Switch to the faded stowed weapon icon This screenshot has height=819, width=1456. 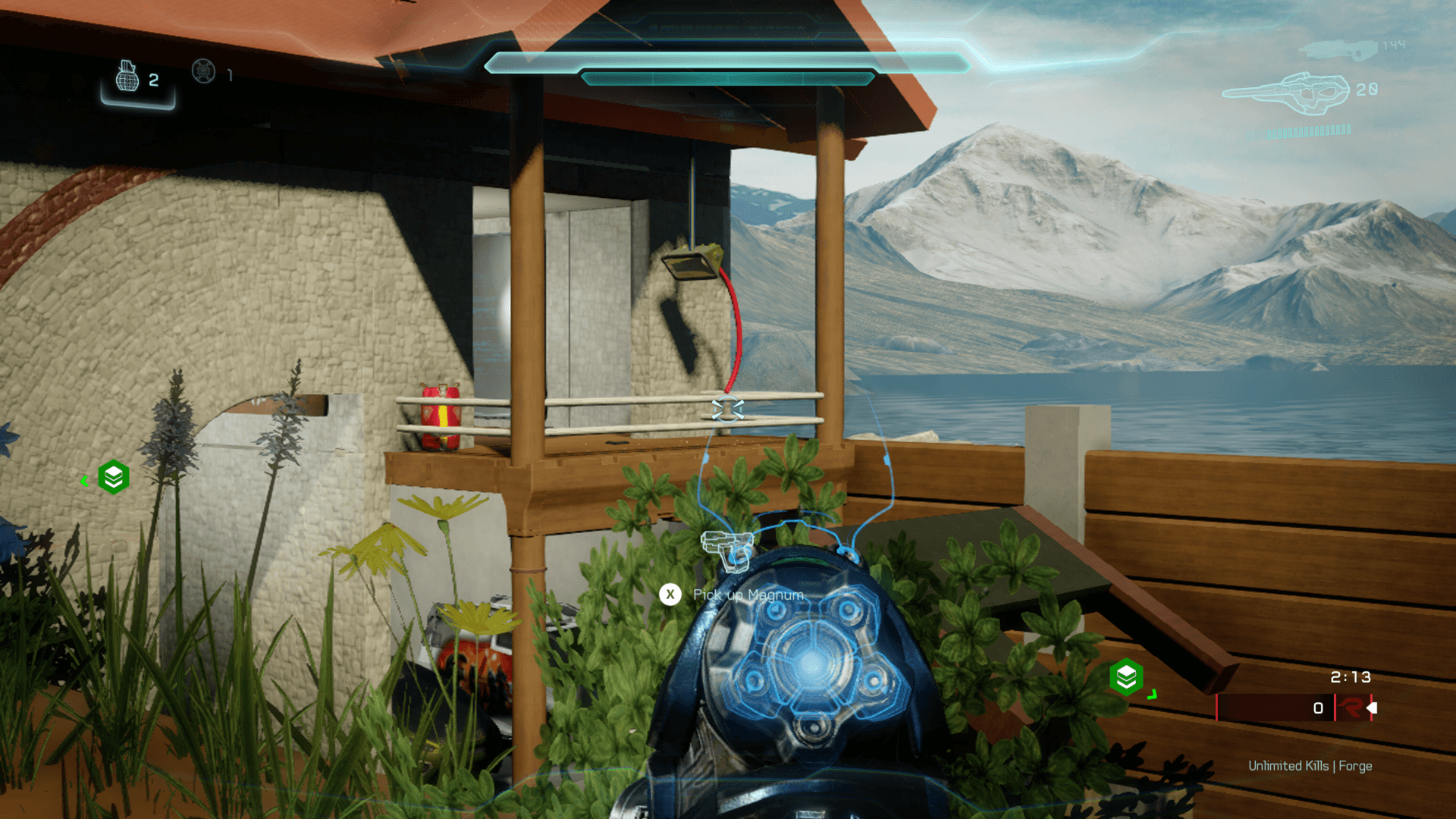(1338, 50)
